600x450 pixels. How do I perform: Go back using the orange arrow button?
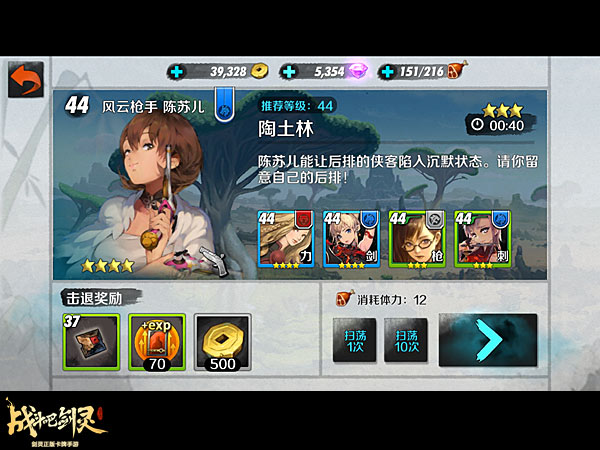click(x=26, y=80)
